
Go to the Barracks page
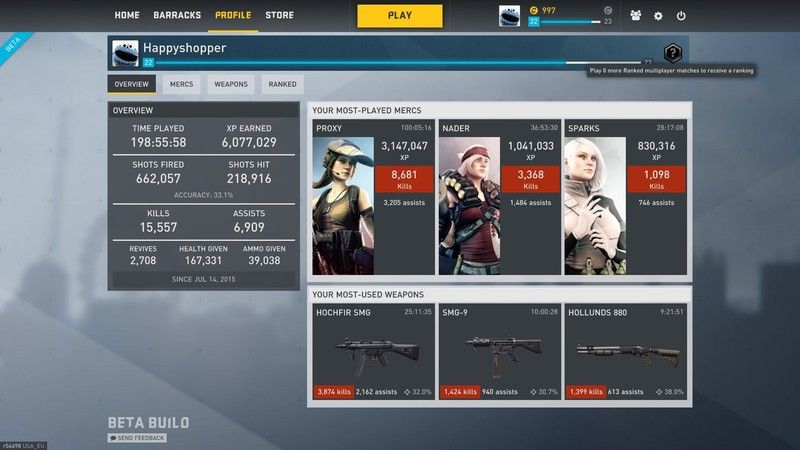pyautogui.click(x=177, y=16)
